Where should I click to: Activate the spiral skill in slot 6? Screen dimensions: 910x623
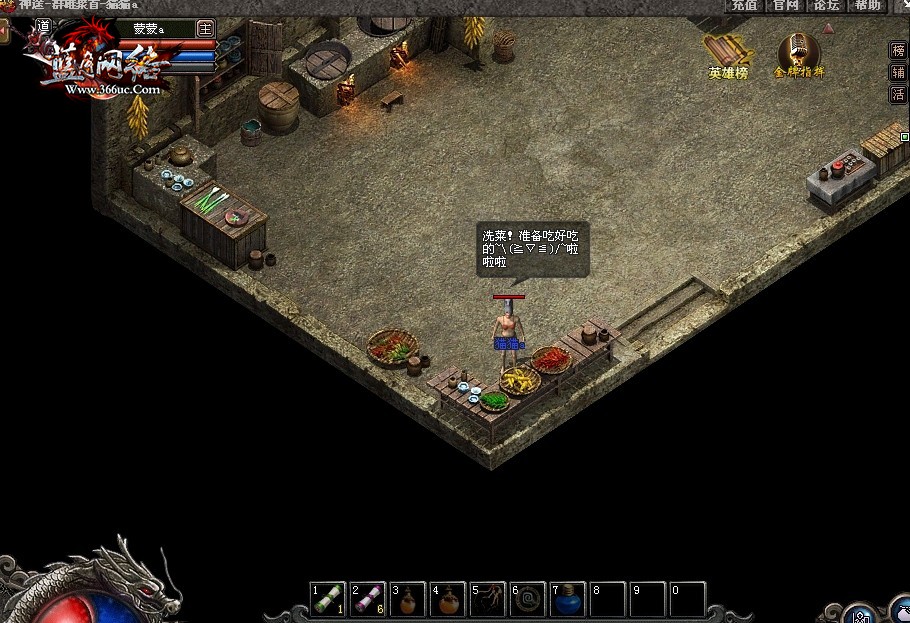point(528,599)
